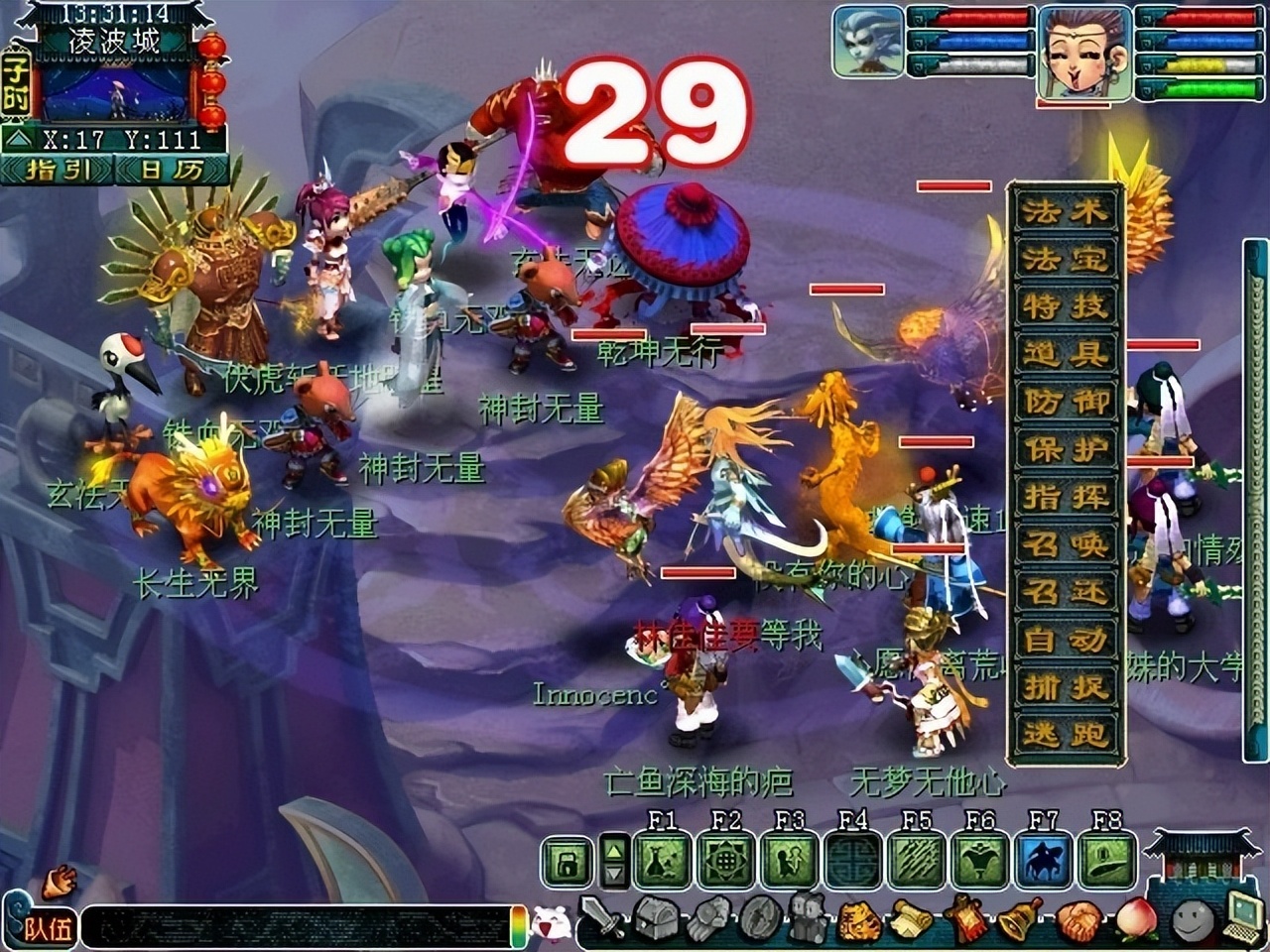
Task: Select 逃跑 (Flee) to escape battle
Action: point(1066,735)
